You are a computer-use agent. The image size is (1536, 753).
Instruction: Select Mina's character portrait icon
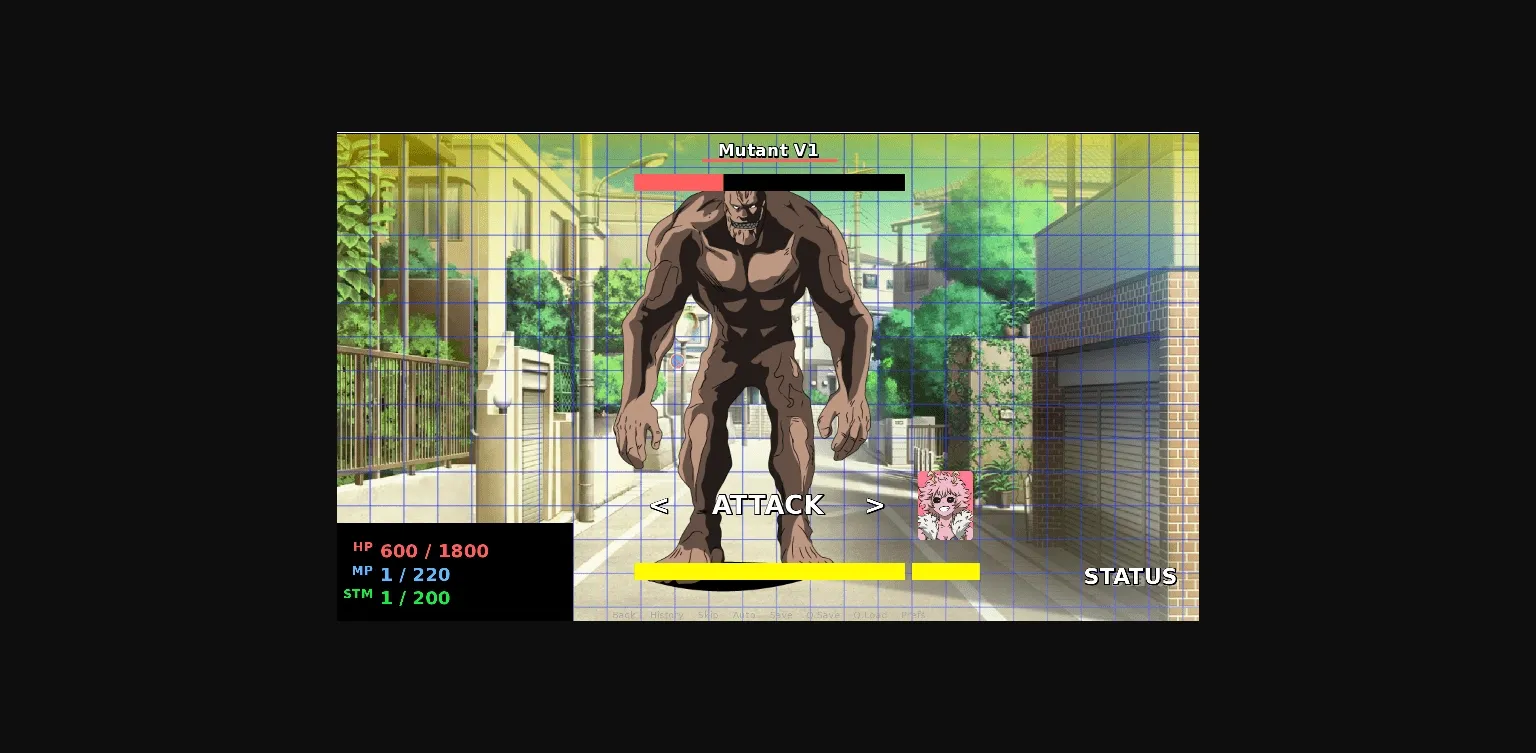944,505
